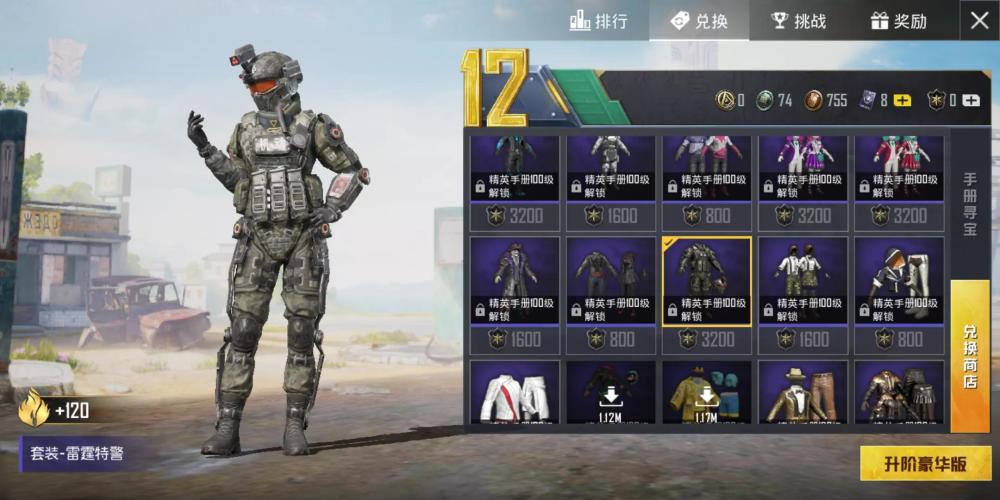Close the exchange screen with the X
Screen dimensions: 1000x500
978,21
